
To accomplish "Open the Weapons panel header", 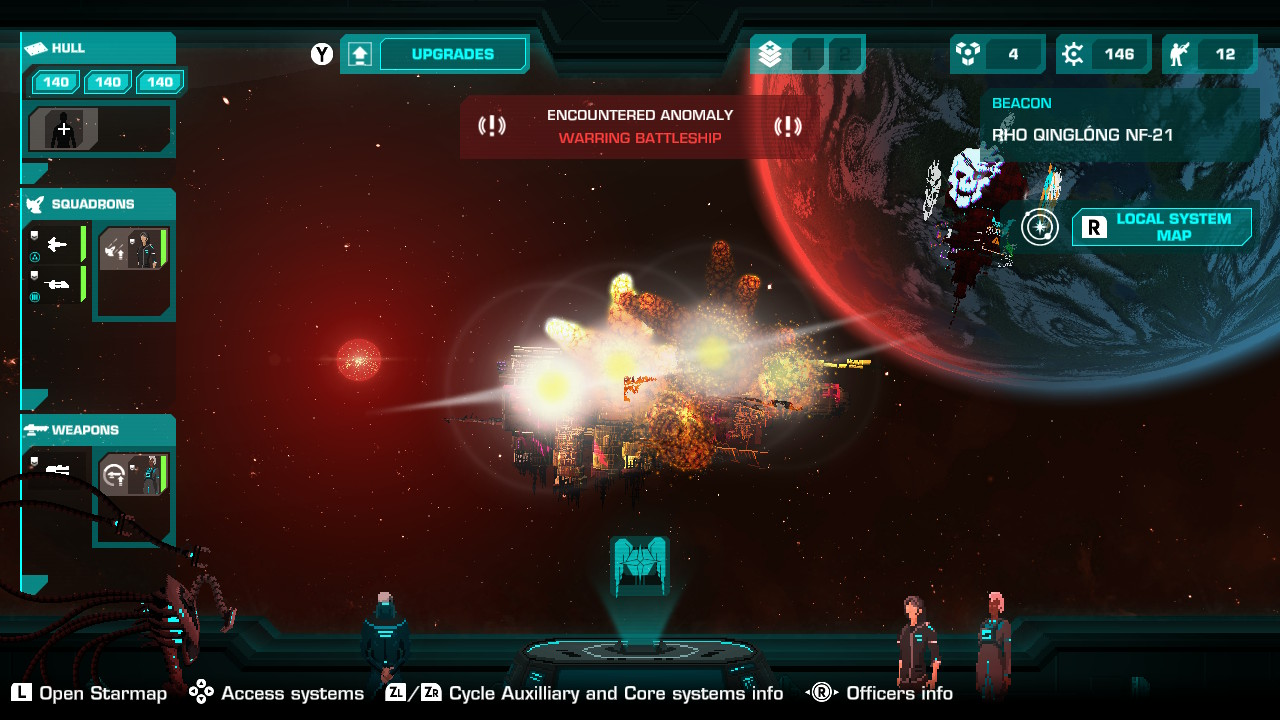I will tap(98, 430).
